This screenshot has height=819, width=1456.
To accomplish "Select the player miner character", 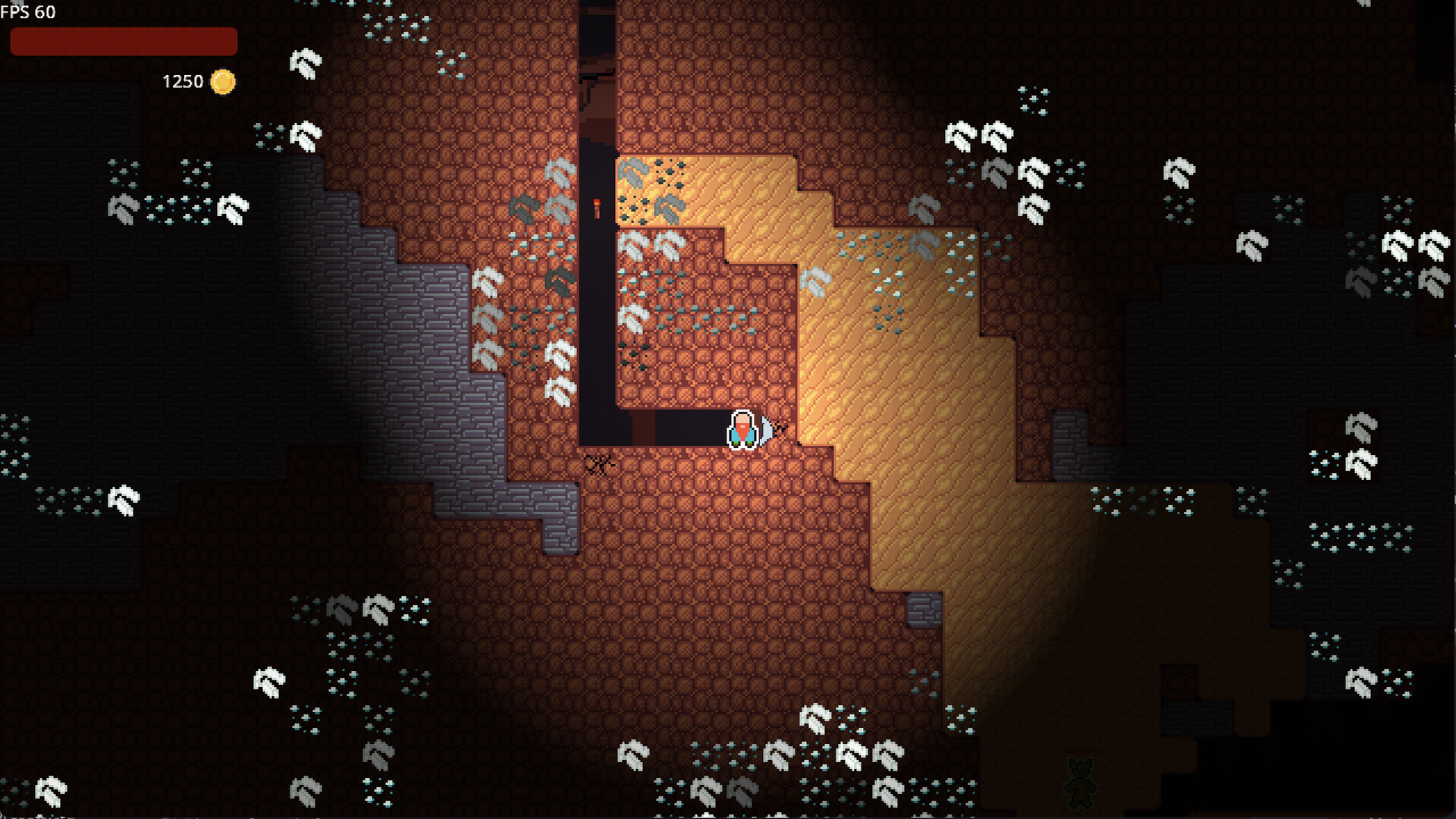I will (x=742, y=428).
